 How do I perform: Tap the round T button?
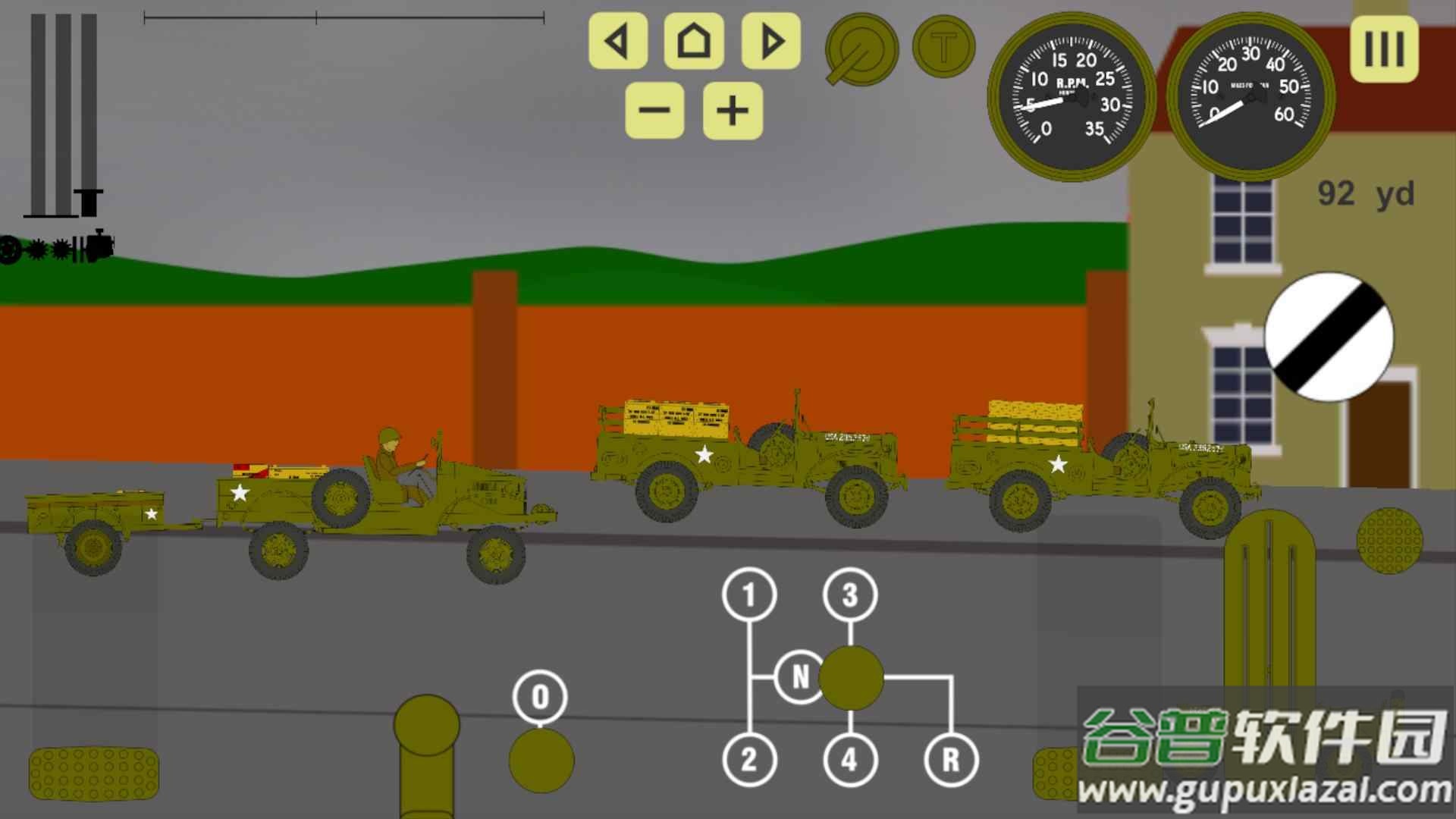[943, 47]
